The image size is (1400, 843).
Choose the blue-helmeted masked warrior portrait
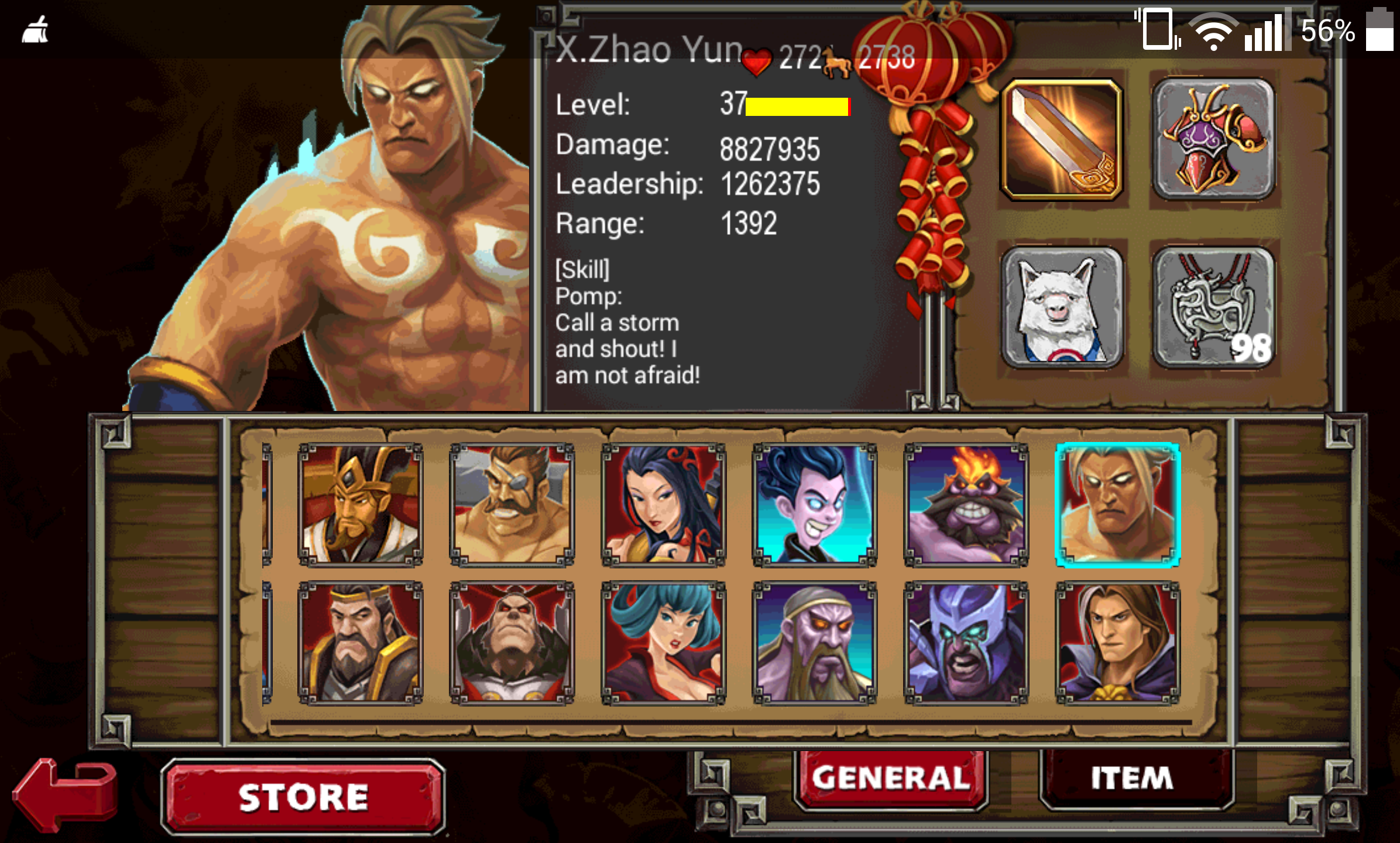click(966, 643)
